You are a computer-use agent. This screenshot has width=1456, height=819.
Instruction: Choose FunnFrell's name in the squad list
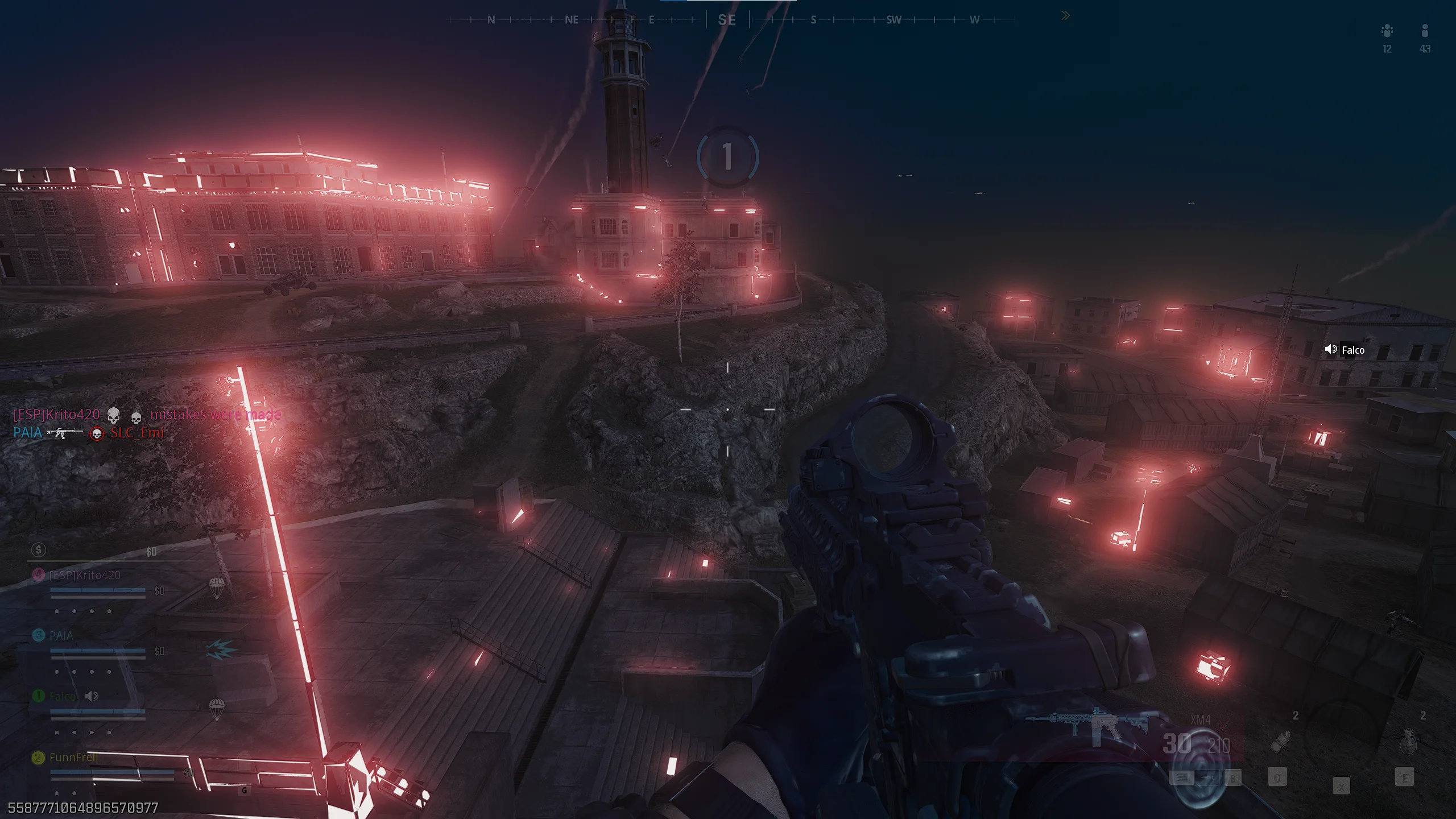[73, 757]
